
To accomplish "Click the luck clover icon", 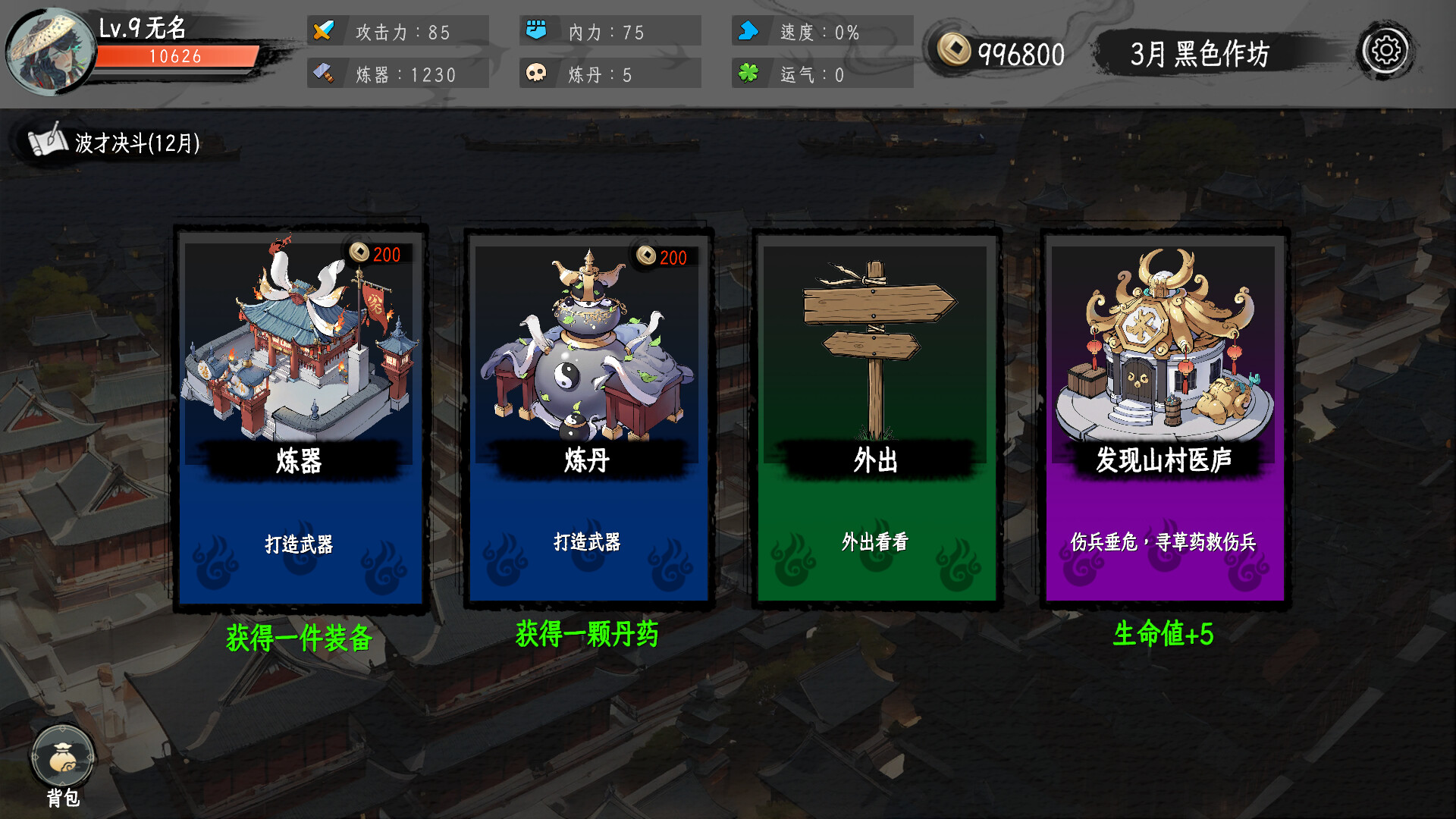I will (x=749, y=74).
